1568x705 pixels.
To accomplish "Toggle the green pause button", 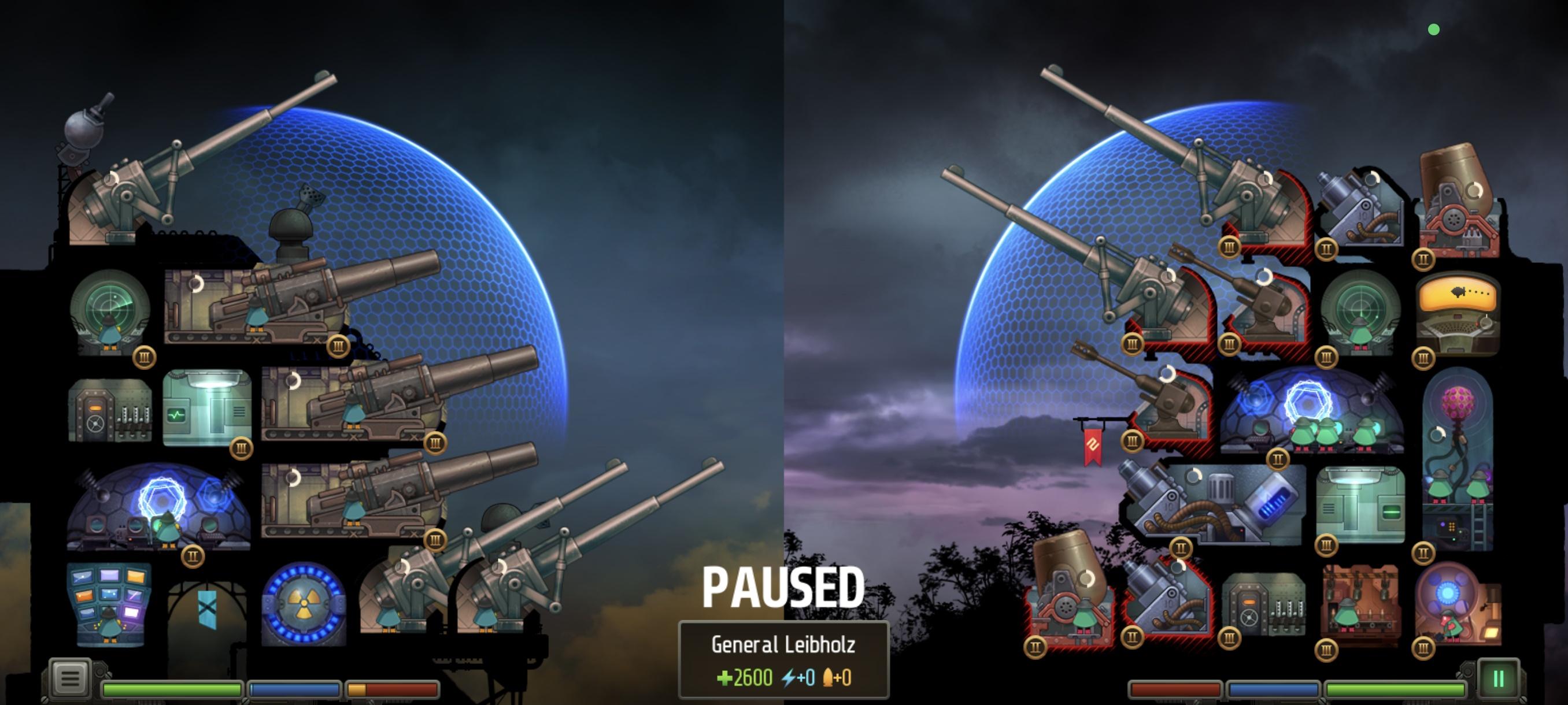I will point(1497,678).
